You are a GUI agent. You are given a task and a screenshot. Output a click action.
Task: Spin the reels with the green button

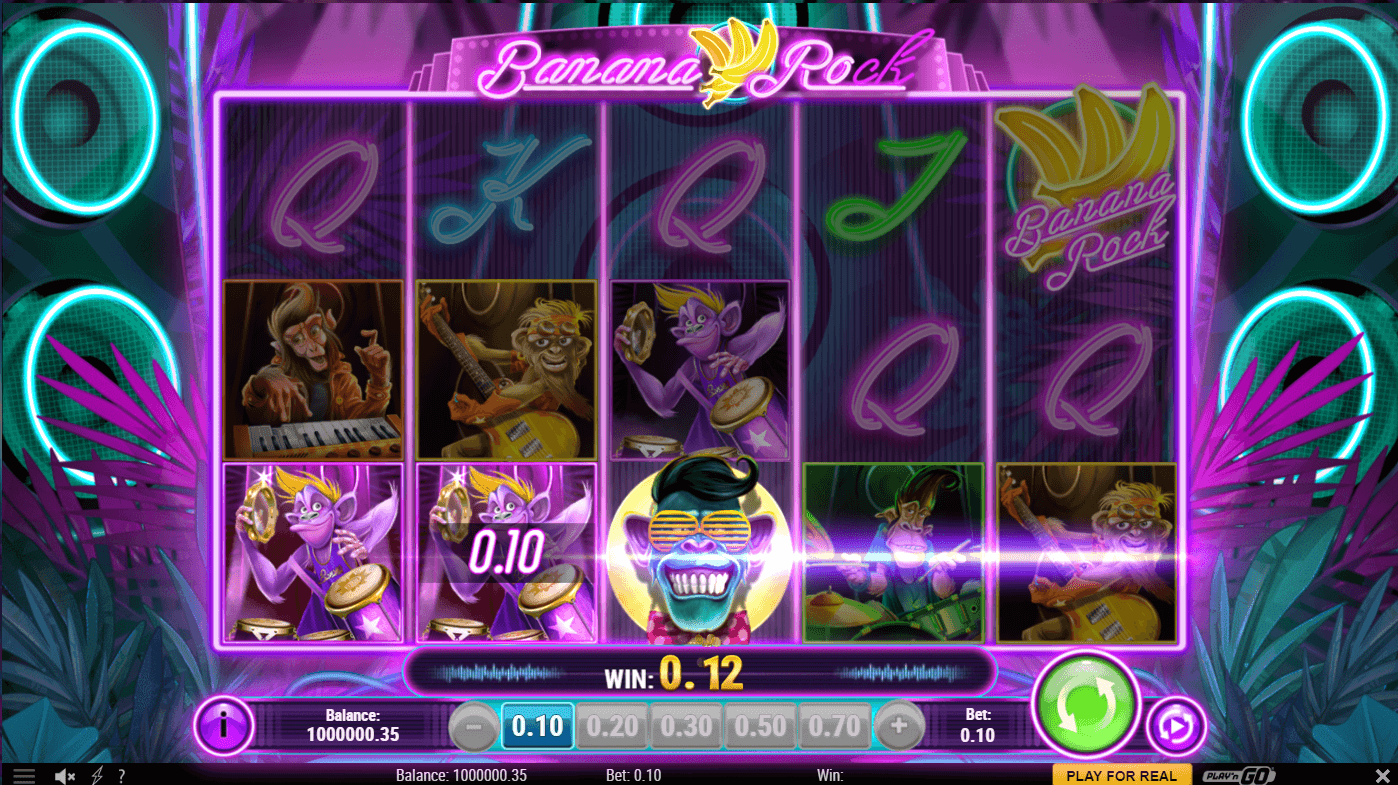click(x=1086, y=704)
